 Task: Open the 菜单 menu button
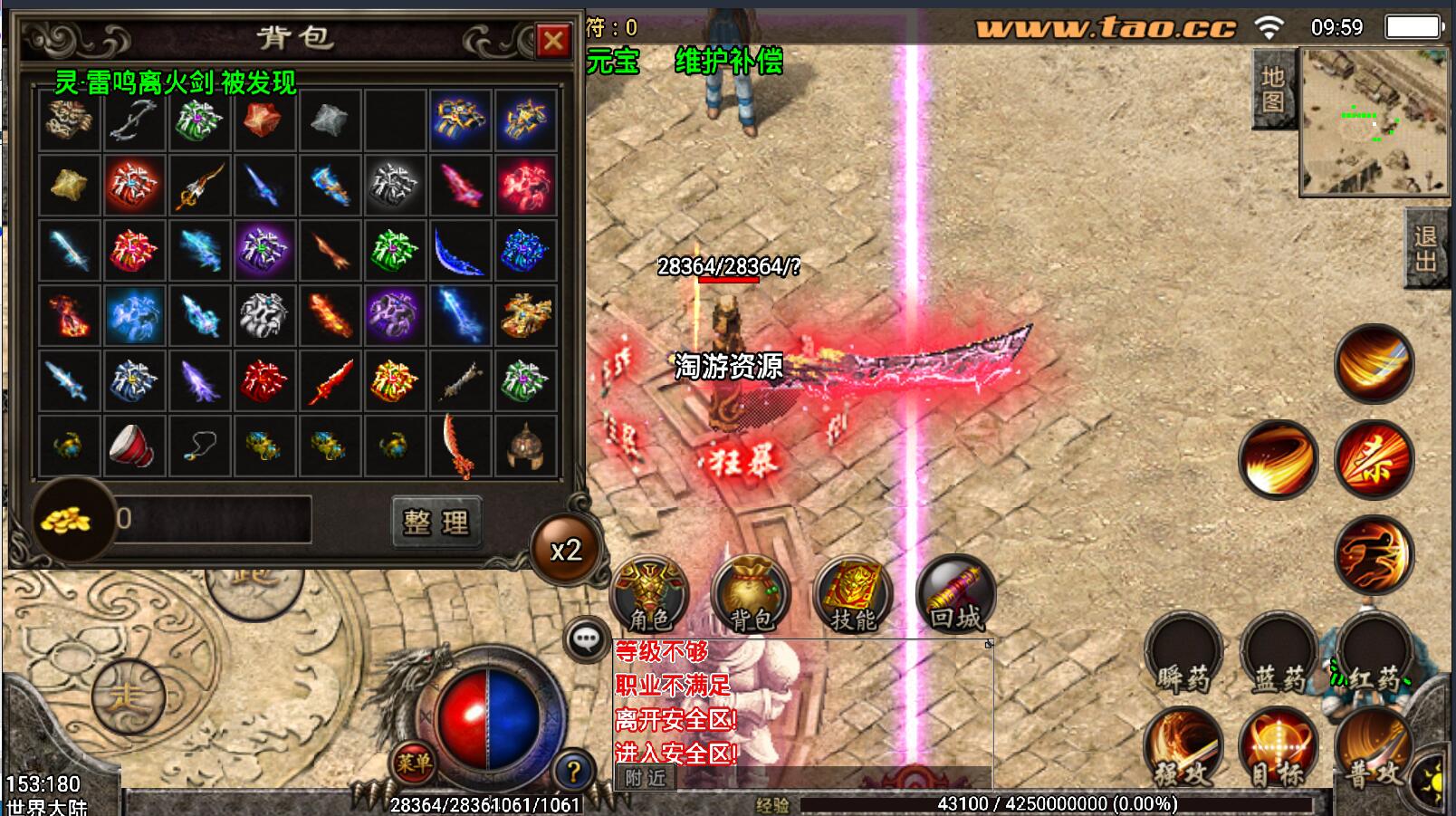(413, 763)
